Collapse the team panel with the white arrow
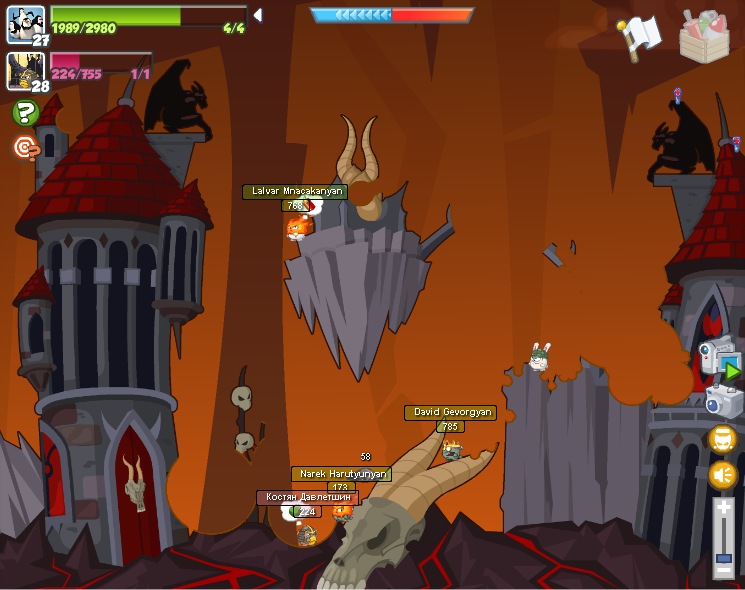745x590 pixels. [x=258, y=15]
